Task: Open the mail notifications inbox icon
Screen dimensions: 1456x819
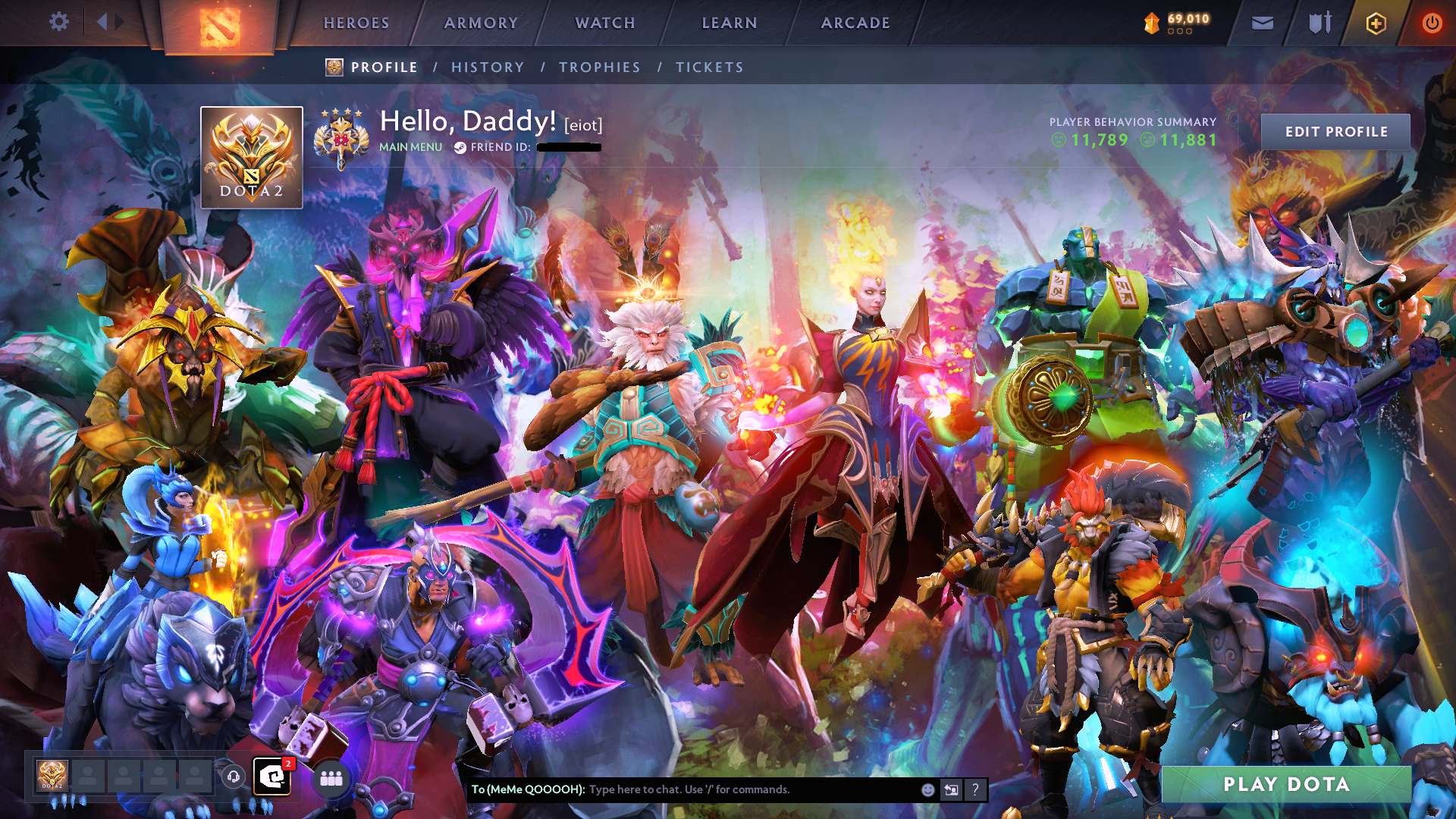Action: click(1261, 23)
